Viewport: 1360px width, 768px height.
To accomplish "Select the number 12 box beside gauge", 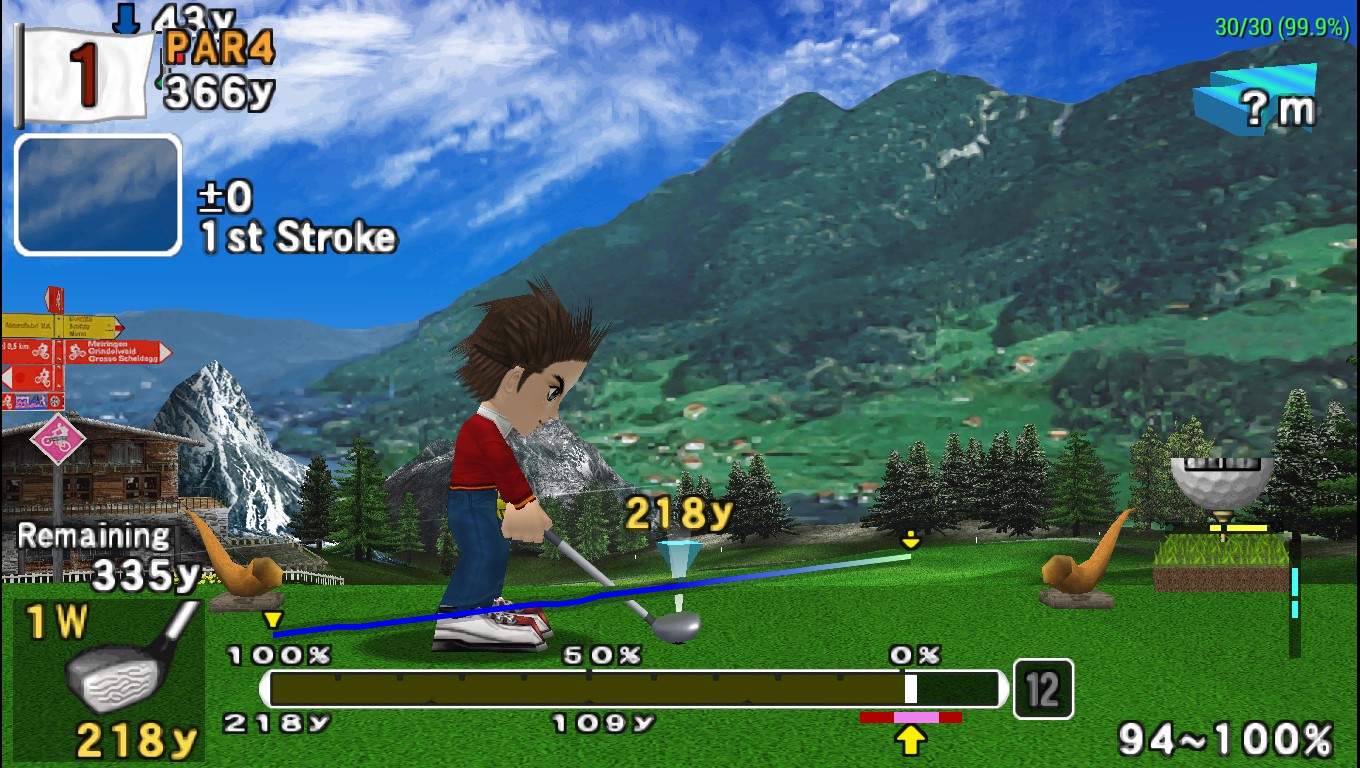I will click(x=1043, y=689).
